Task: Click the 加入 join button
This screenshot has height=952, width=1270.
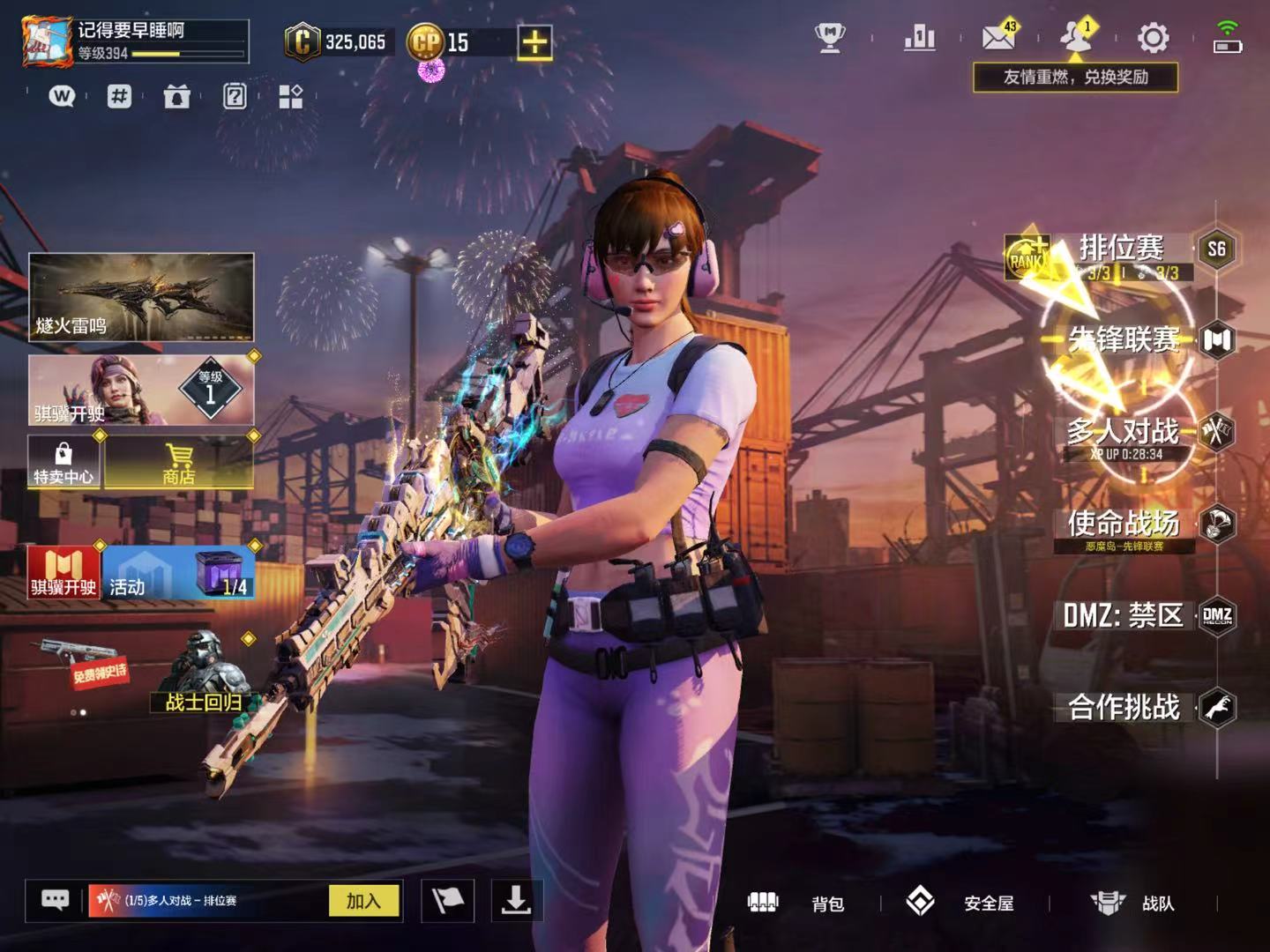Action: pyautogui.click(x=363, y=901)
